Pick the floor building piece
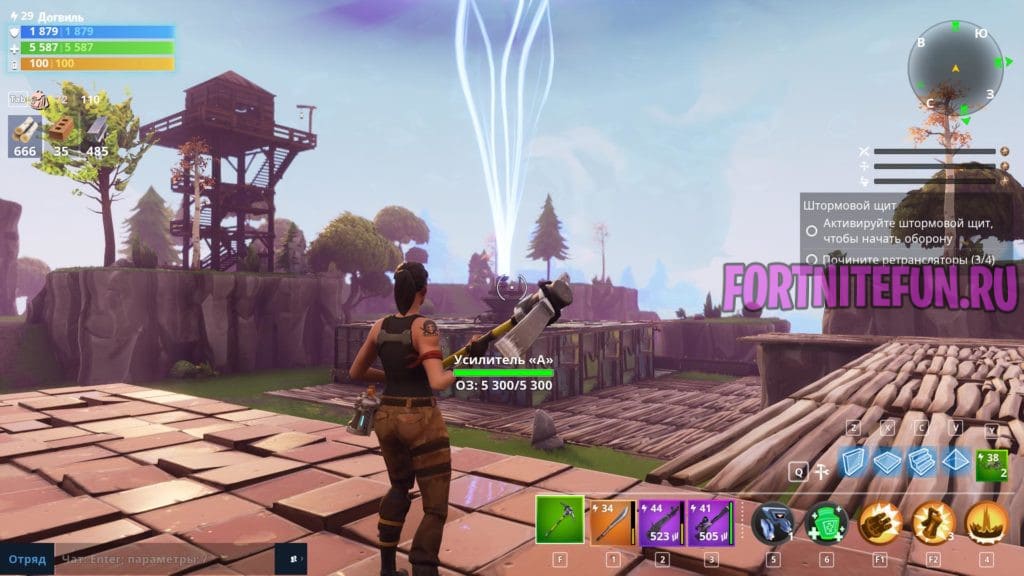 (x=886, y=462)
